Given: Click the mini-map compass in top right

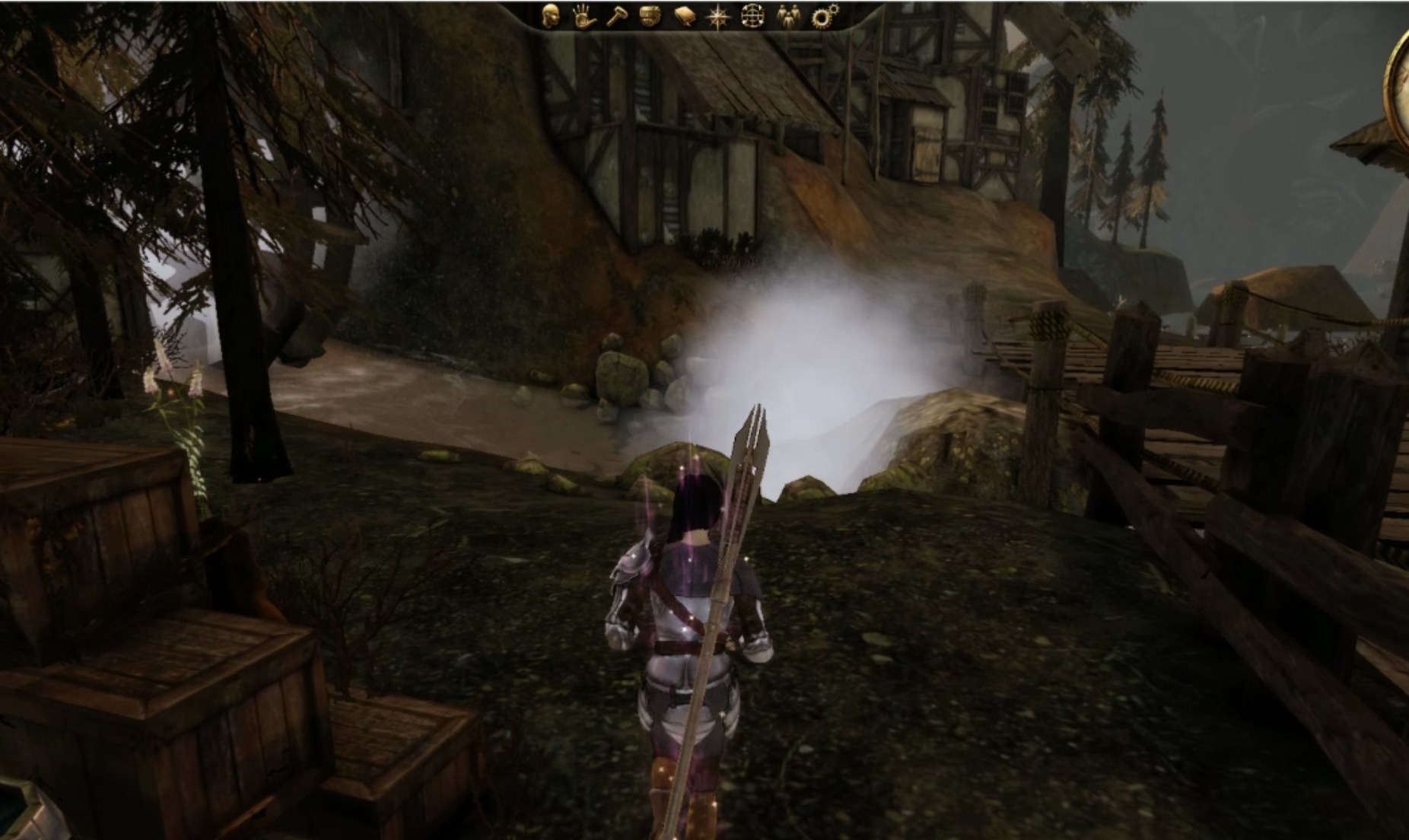Looking at the screenshot, I should click(x=1398, y=84).
